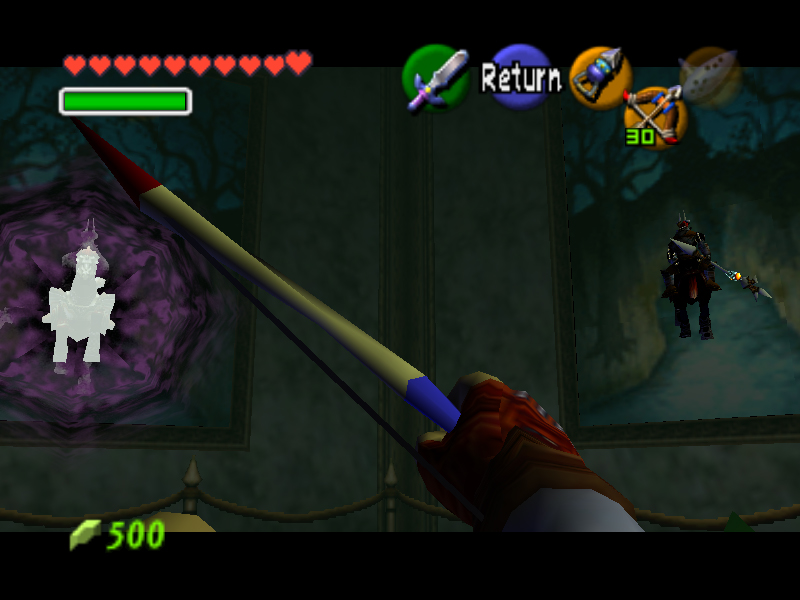The width and height of the screenshot is (800, 600).
Task: Select the Fairy Bow item icon
Action: 655,113
